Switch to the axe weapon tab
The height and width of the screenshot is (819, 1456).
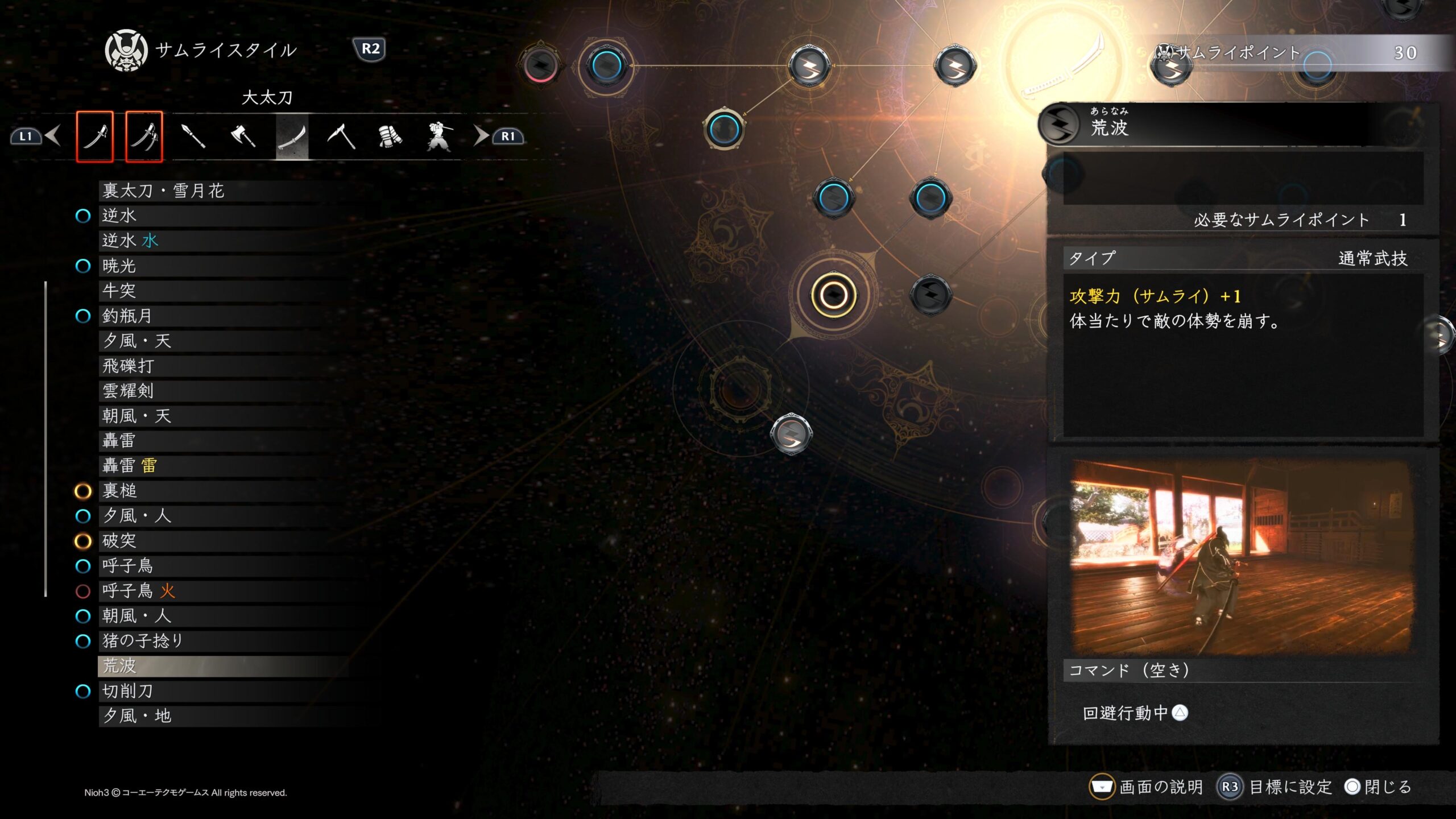(x=243, y=136)
